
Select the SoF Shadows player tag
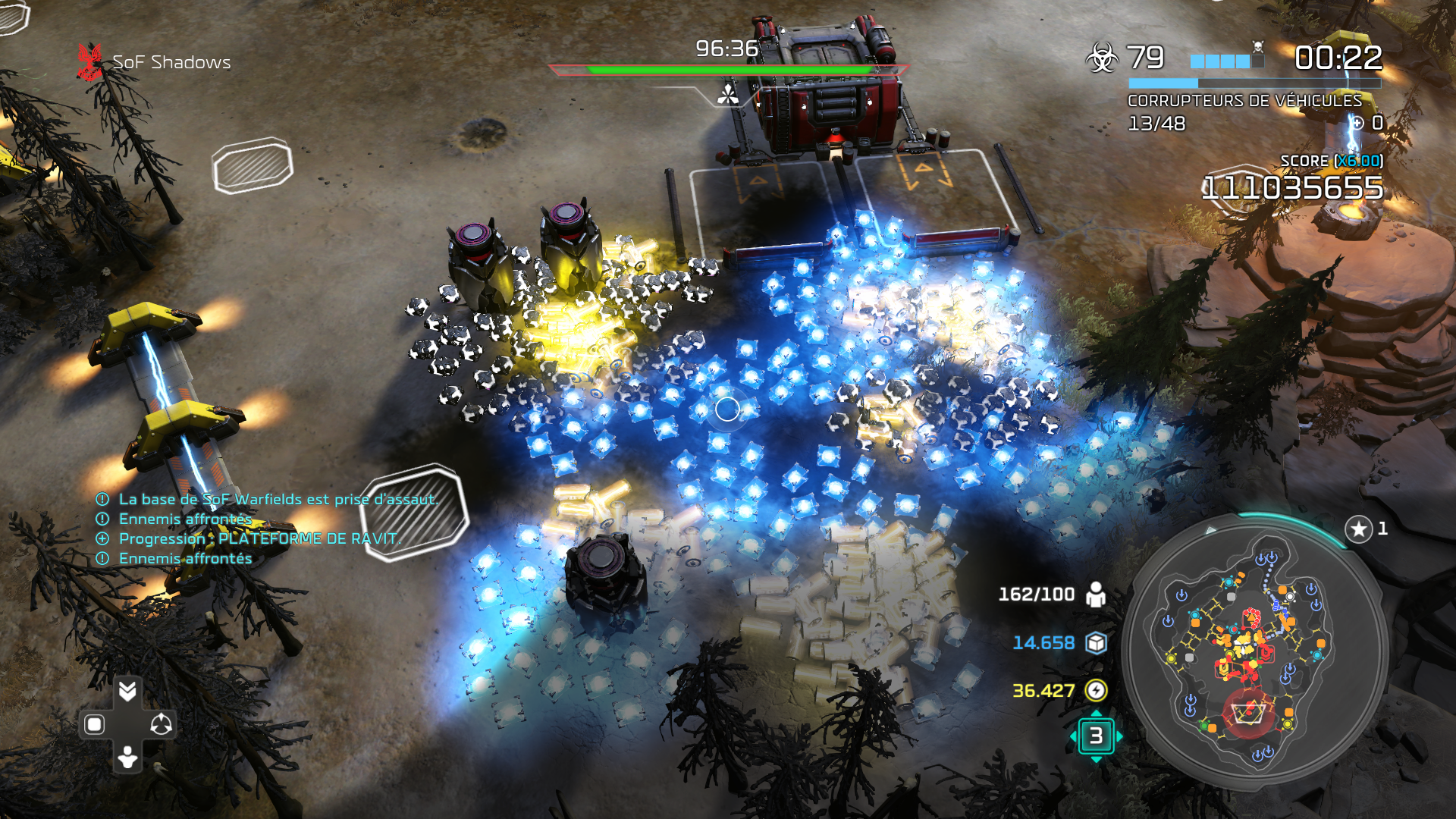pos(171,62)
